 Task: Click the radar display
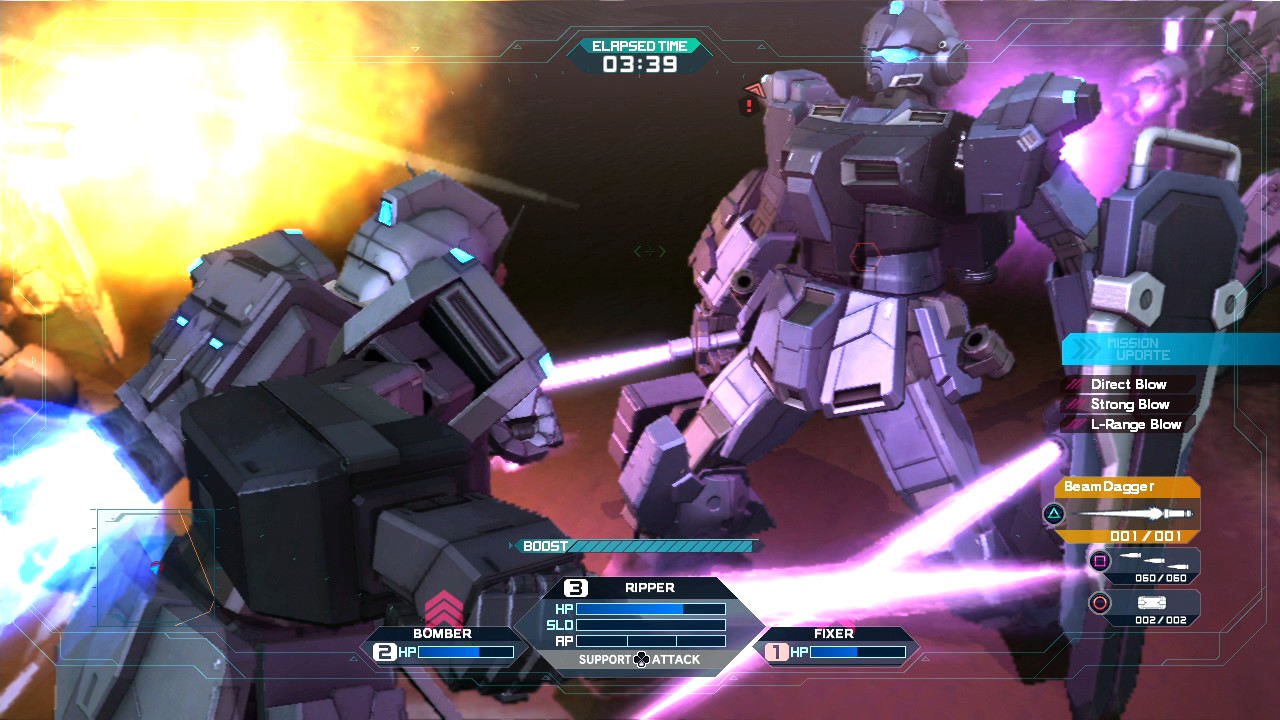tap(155, 568)
